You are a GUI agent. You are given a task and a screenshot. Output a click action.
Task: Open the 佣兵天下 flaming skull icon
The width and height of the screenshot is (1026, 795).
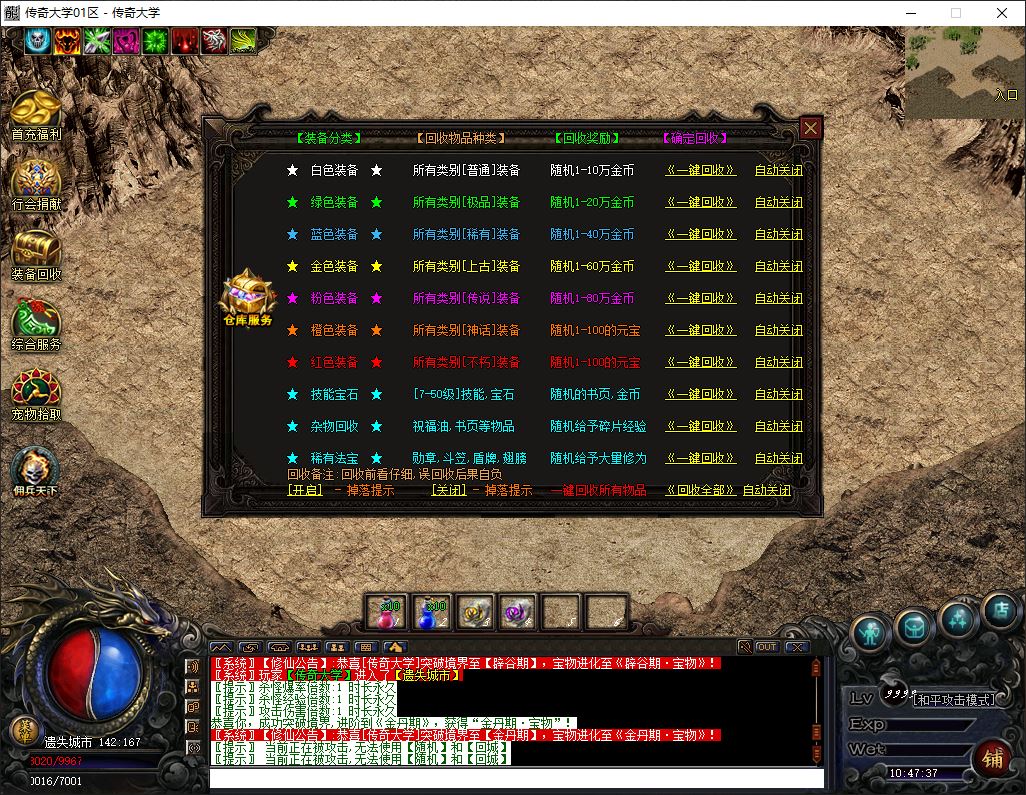35,470
